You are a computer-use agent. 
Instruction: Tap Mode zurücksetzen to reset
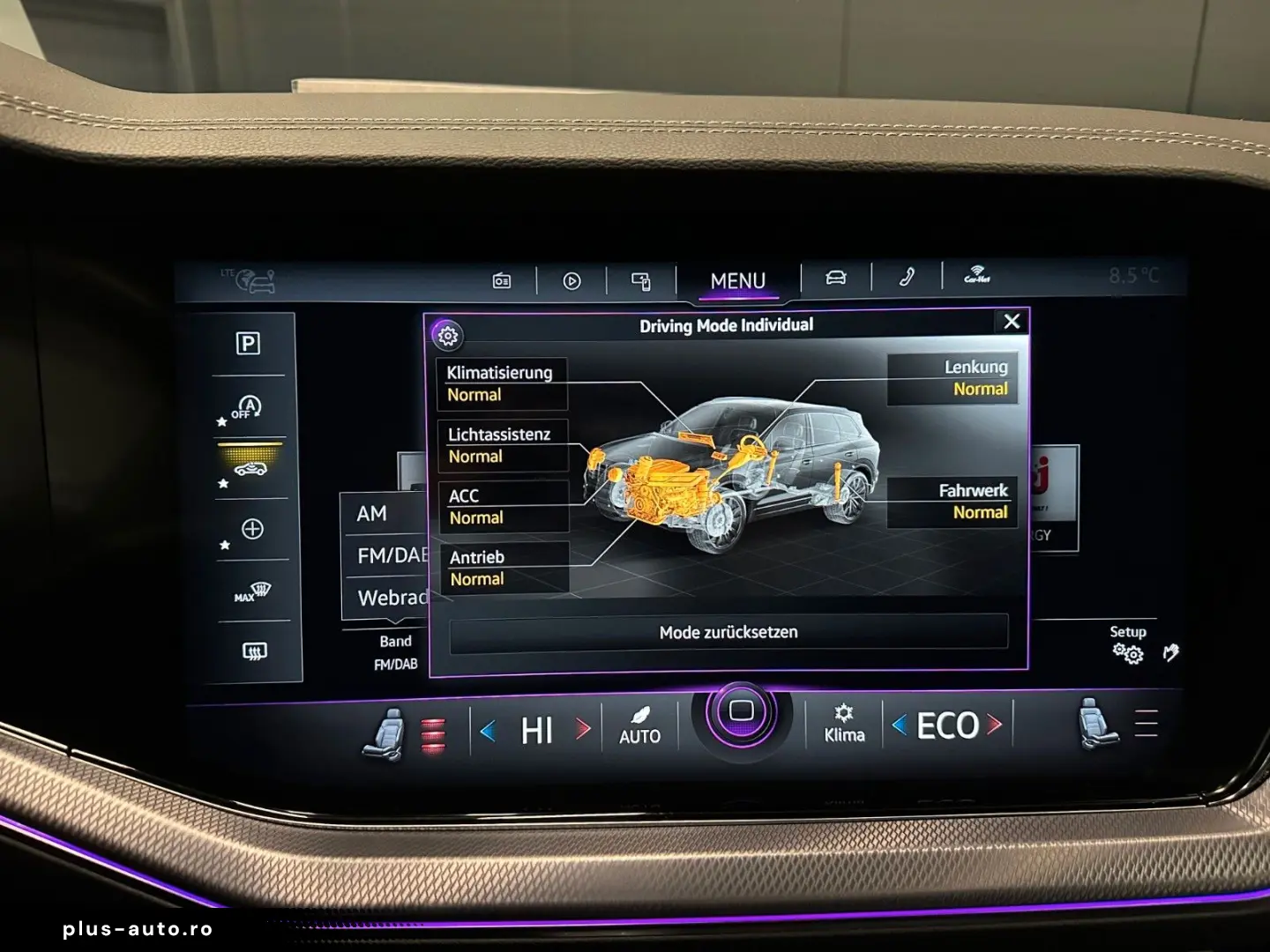tap(728, 633)
